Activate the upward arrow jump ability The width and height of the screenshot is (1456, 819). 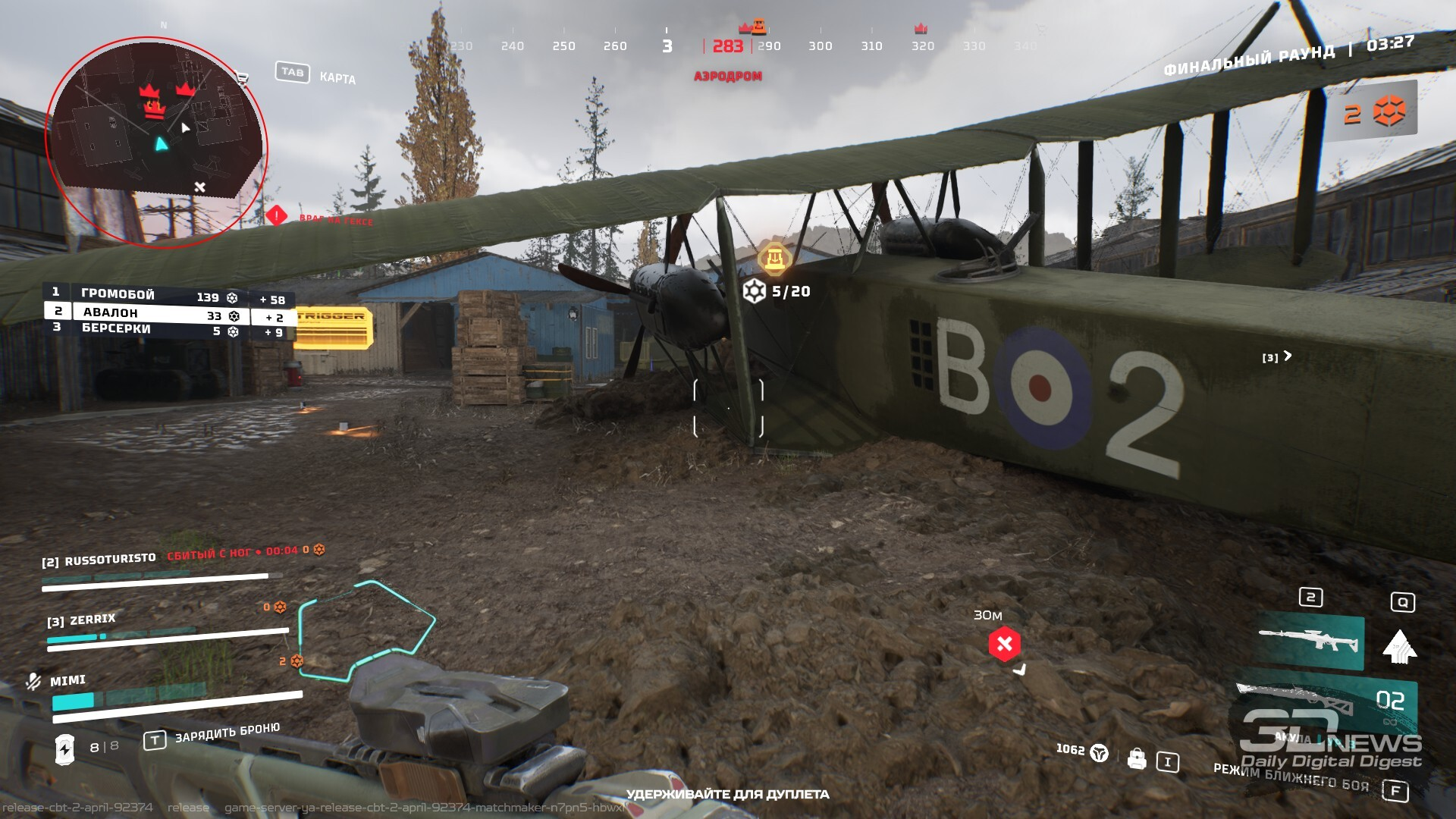(1400, 647)
